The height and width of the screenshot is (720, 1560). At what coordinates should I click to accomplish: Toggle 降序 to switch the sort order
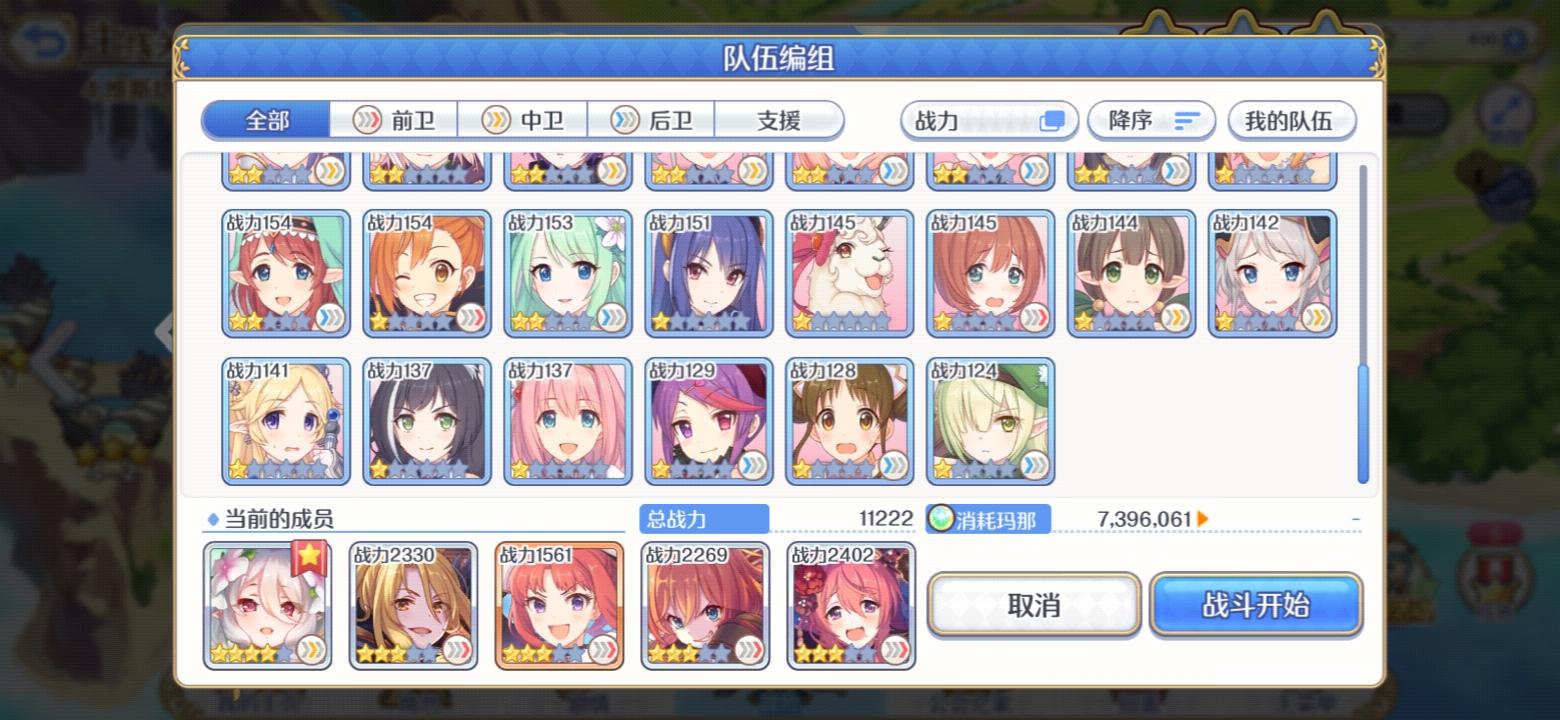[1150, 120]
